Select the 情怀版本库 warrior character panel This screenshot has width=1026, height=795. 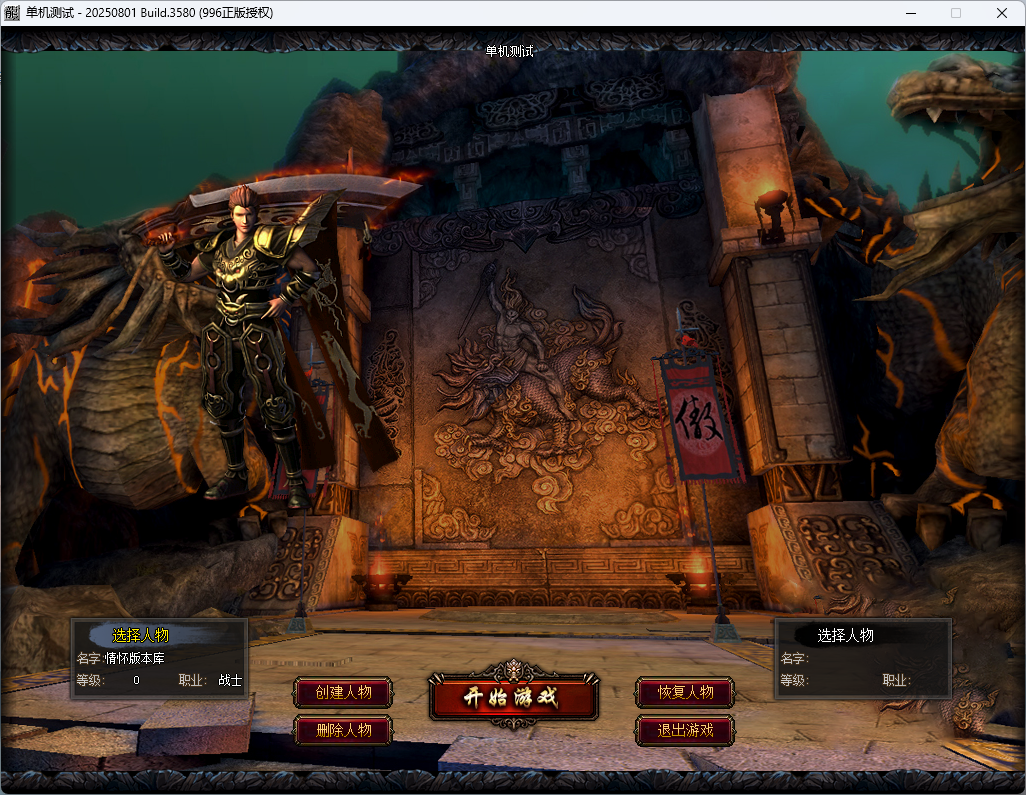tap(159, 658)
